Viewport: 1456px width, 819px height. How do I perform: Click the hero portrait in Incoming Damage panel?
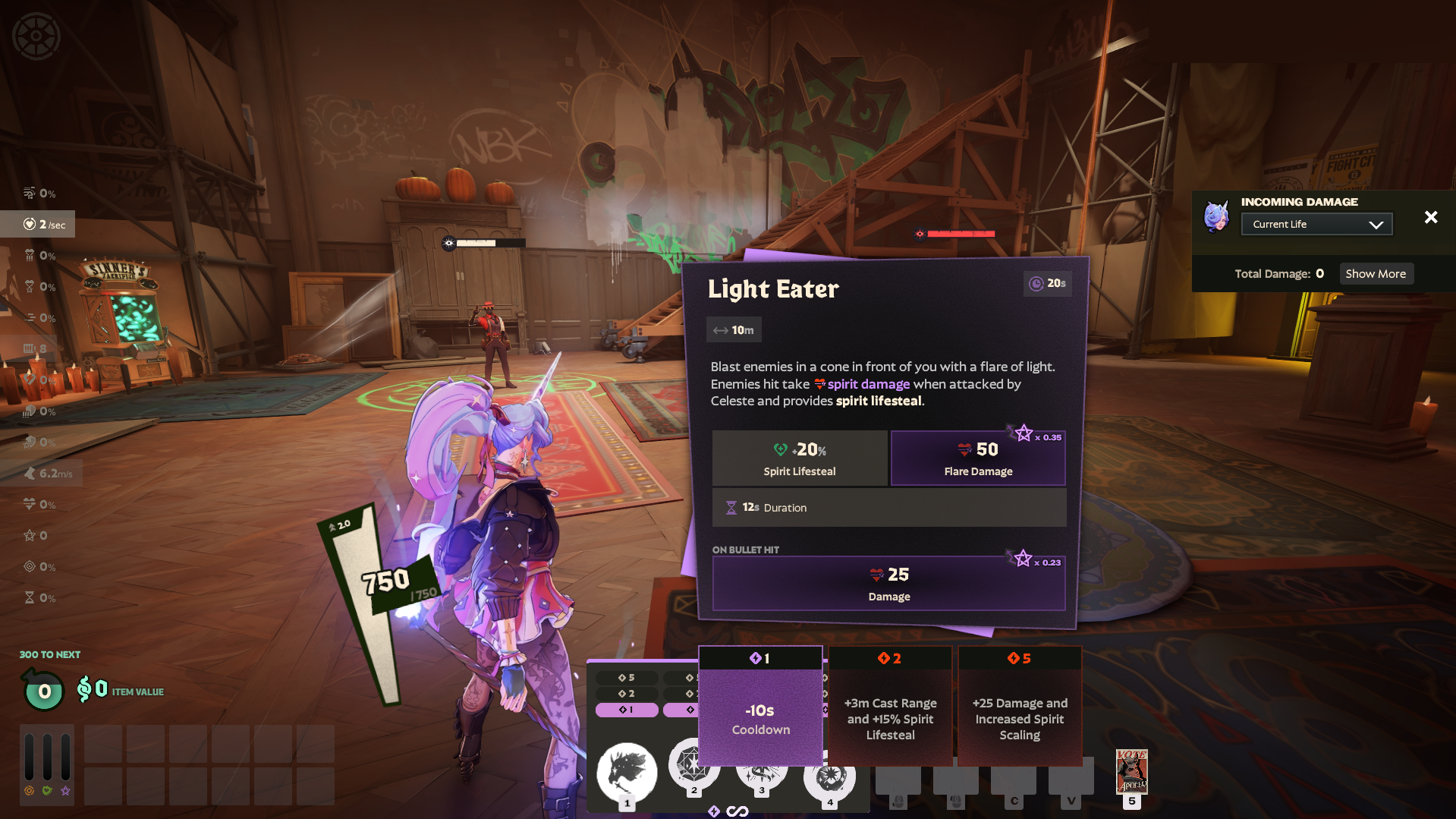coord(1215,217)
